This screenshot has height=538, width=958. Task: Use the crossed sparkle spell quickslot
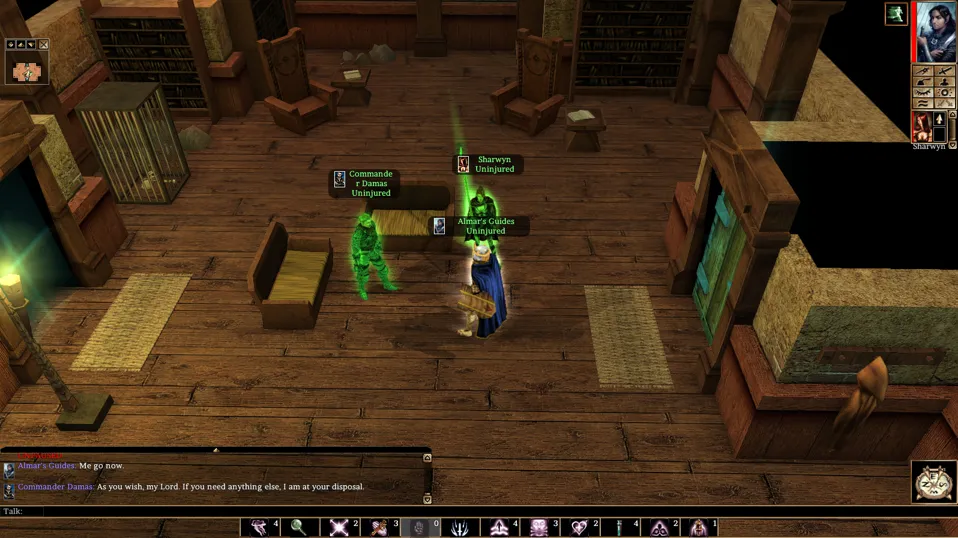pyautogui.click(x=339, y=527)
